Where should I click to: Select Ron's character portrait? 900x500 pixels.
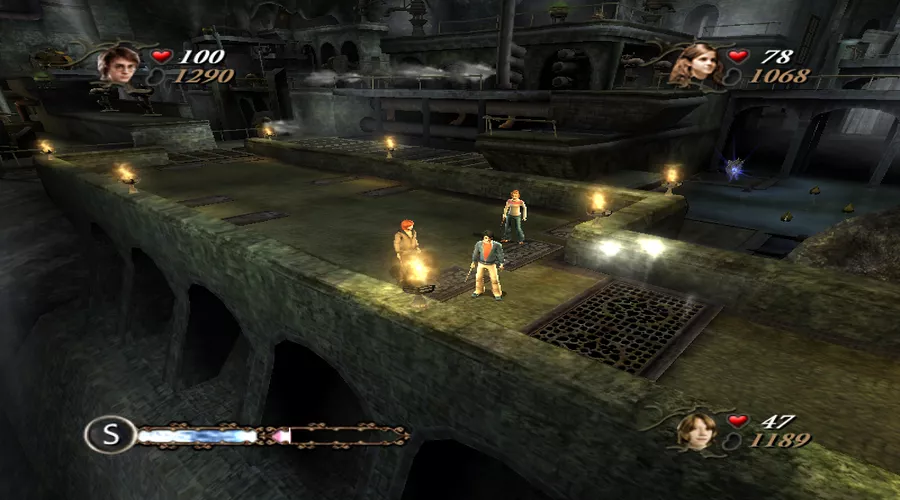pyautogui.click(x=696, y=430)
